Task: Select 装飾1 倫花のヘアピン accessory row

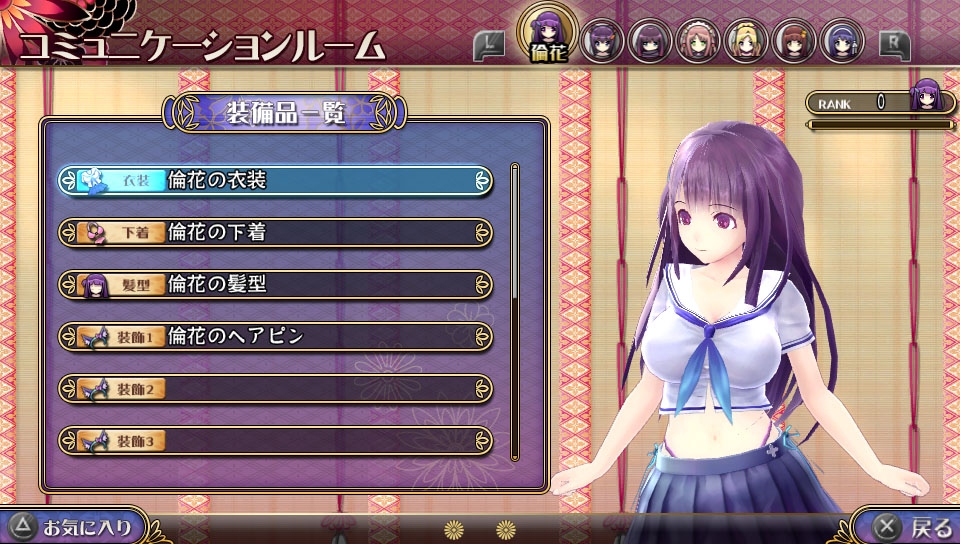Action: click(275, 337)
